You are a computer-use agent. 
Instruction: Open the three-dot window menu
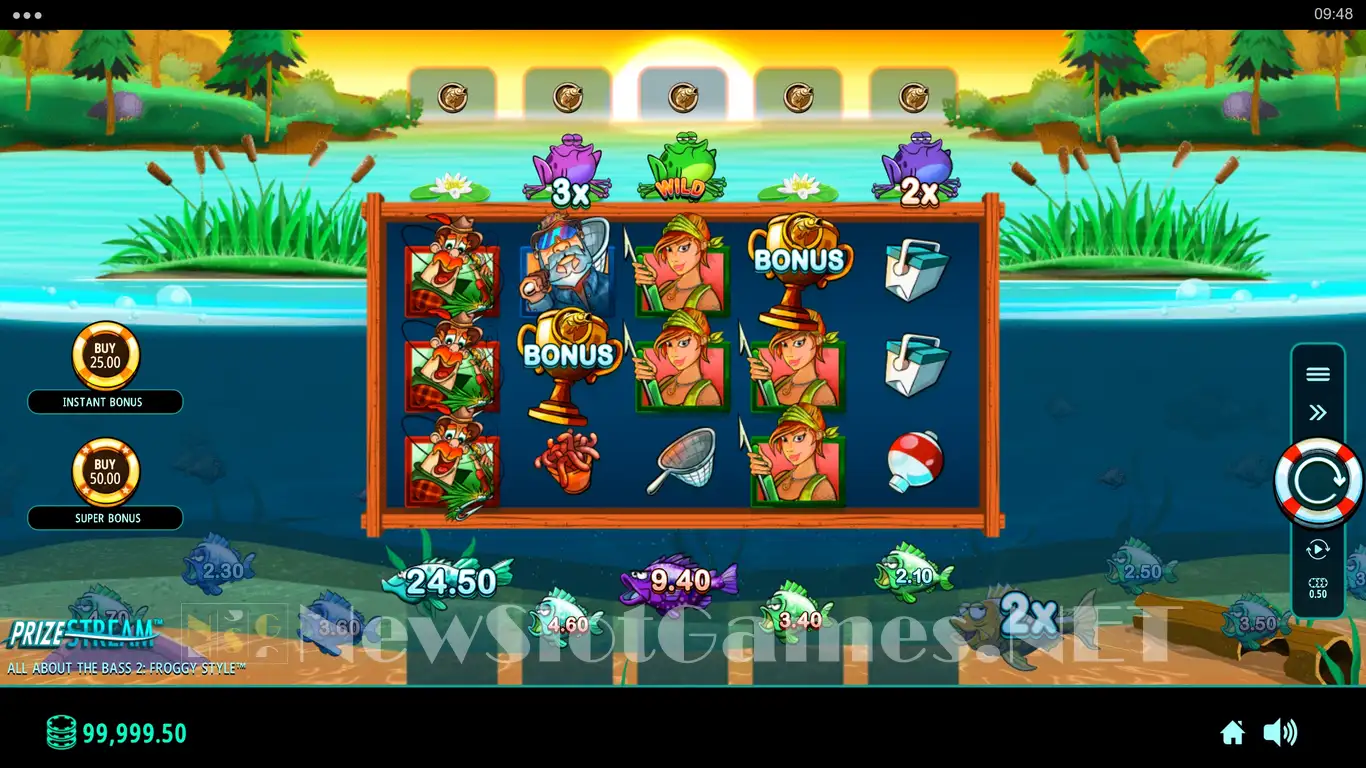pos(27,15)
